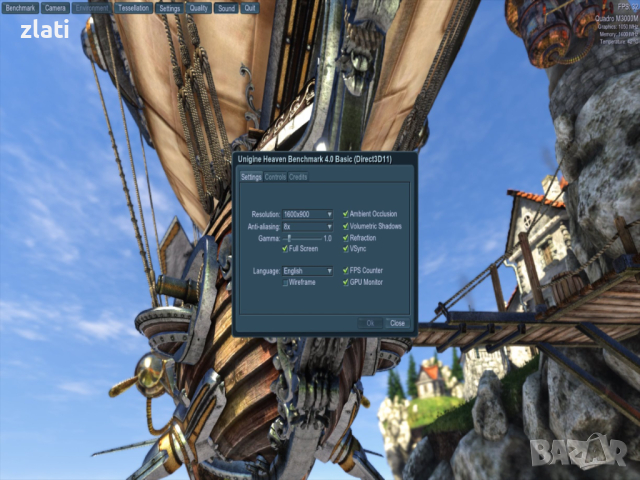Open the Sound options
Screen dimensions: 640x480
coord(226,7)
